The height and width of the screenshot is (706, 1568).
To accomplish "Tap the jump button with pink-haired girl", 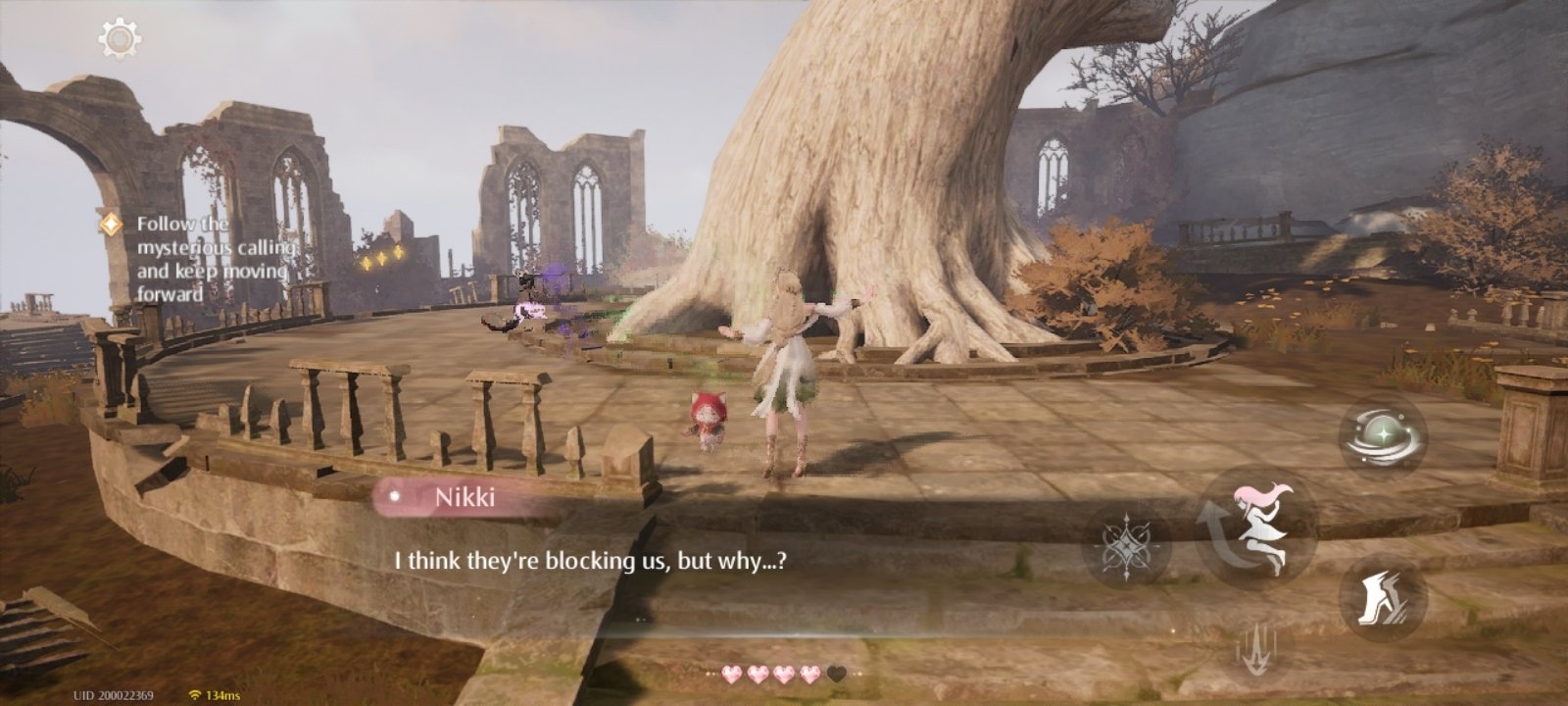I will tap(1256, 526).
